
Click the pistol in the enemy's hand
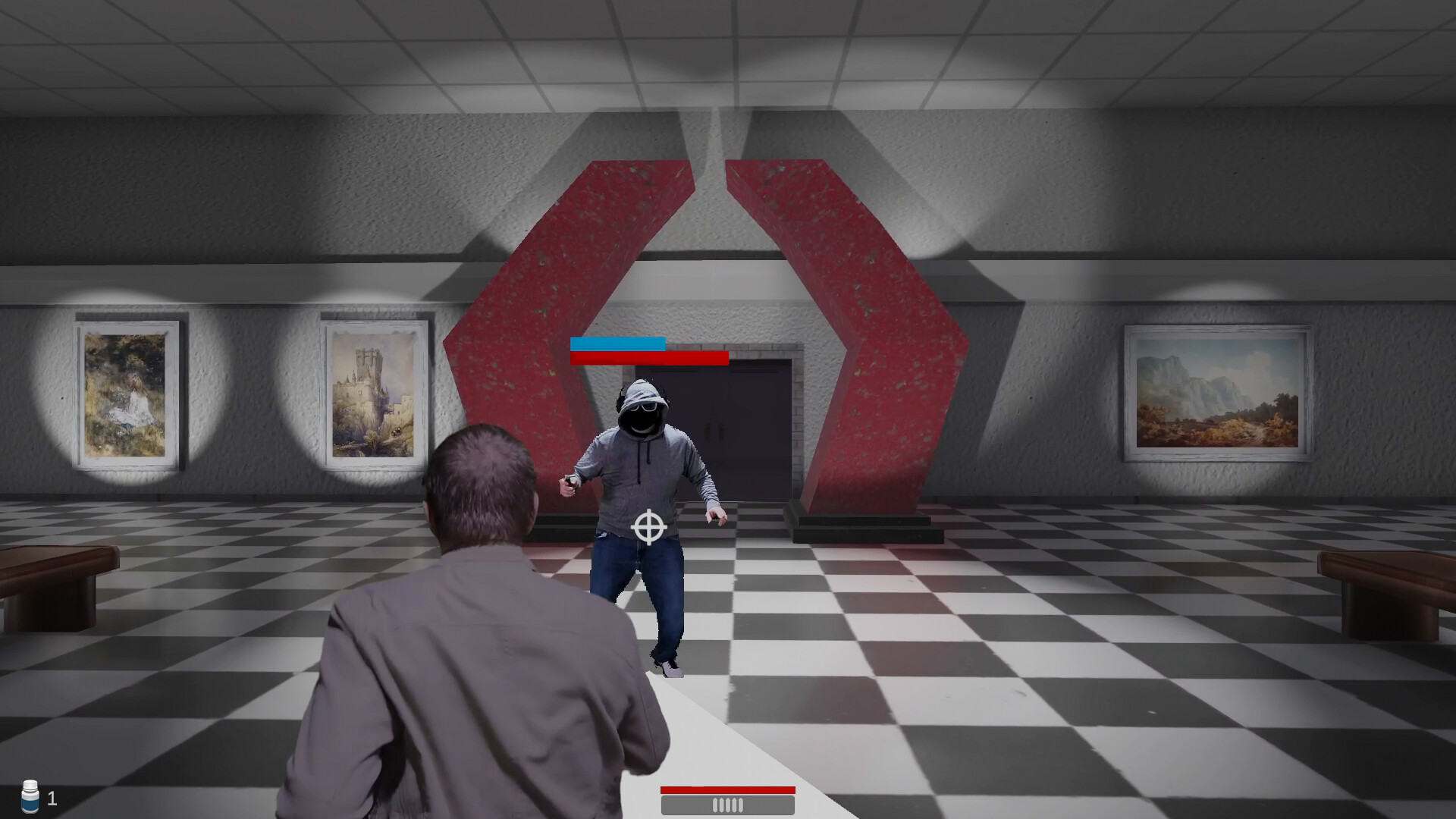point(567,482)
